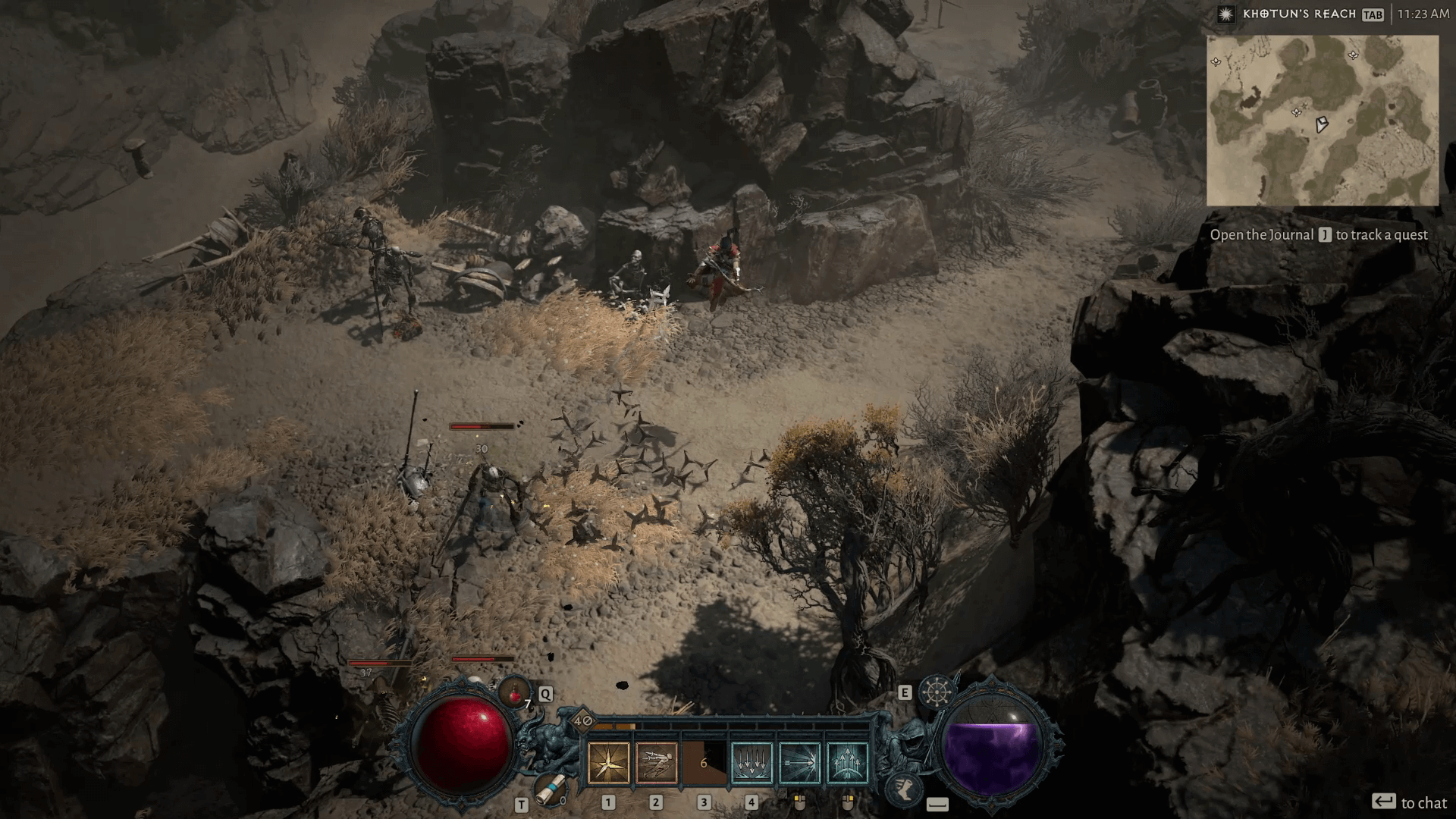Select the skill on cooldown showing 6
1456x819 pixels.
(x=704, y=762)
